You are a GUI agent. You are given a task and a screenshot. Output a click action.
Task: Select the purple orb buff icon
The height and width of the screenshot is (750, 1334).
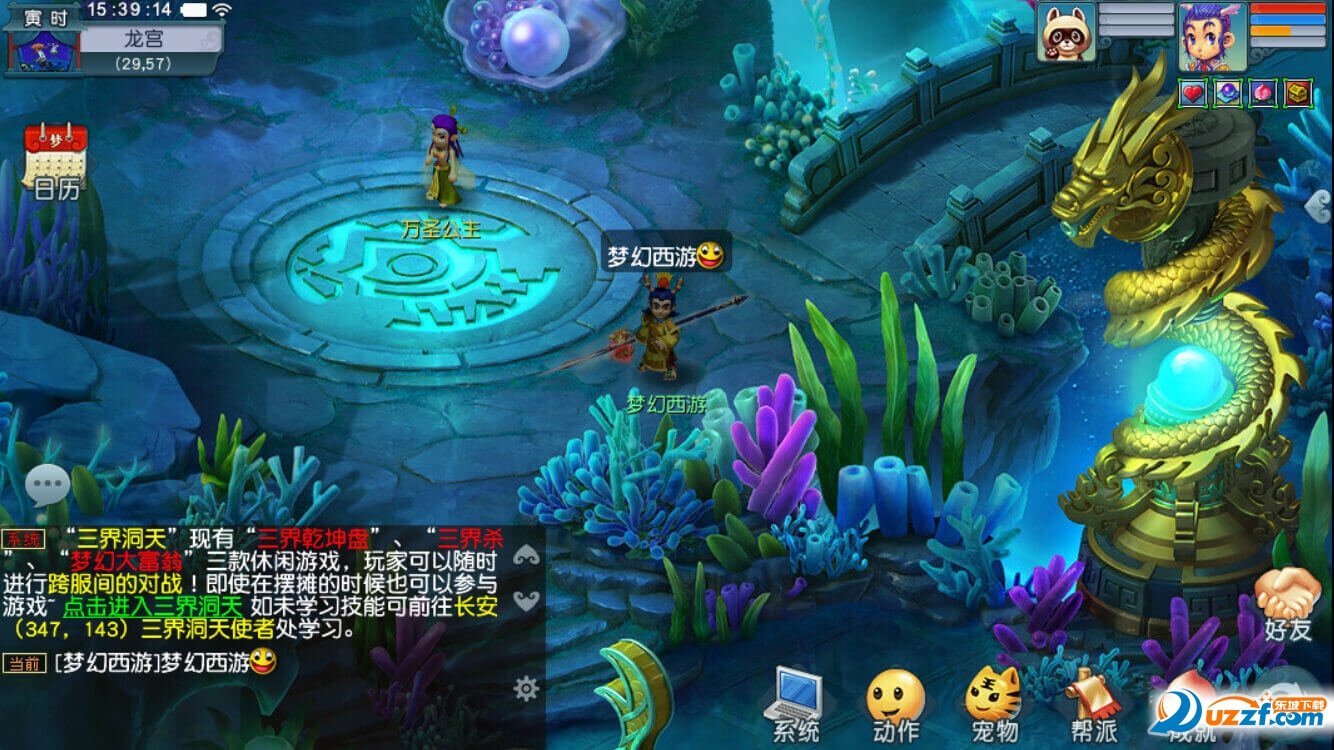coord(1227,93)
